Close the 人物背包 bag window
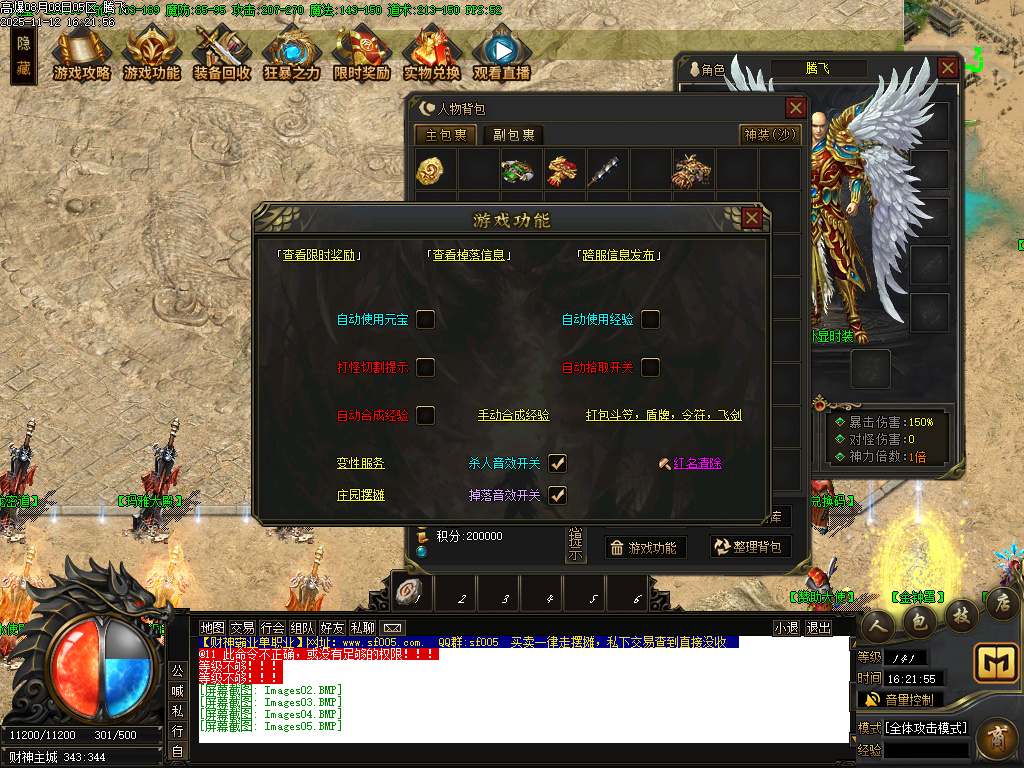This screenshot has height=768, width=1024. 796,108
